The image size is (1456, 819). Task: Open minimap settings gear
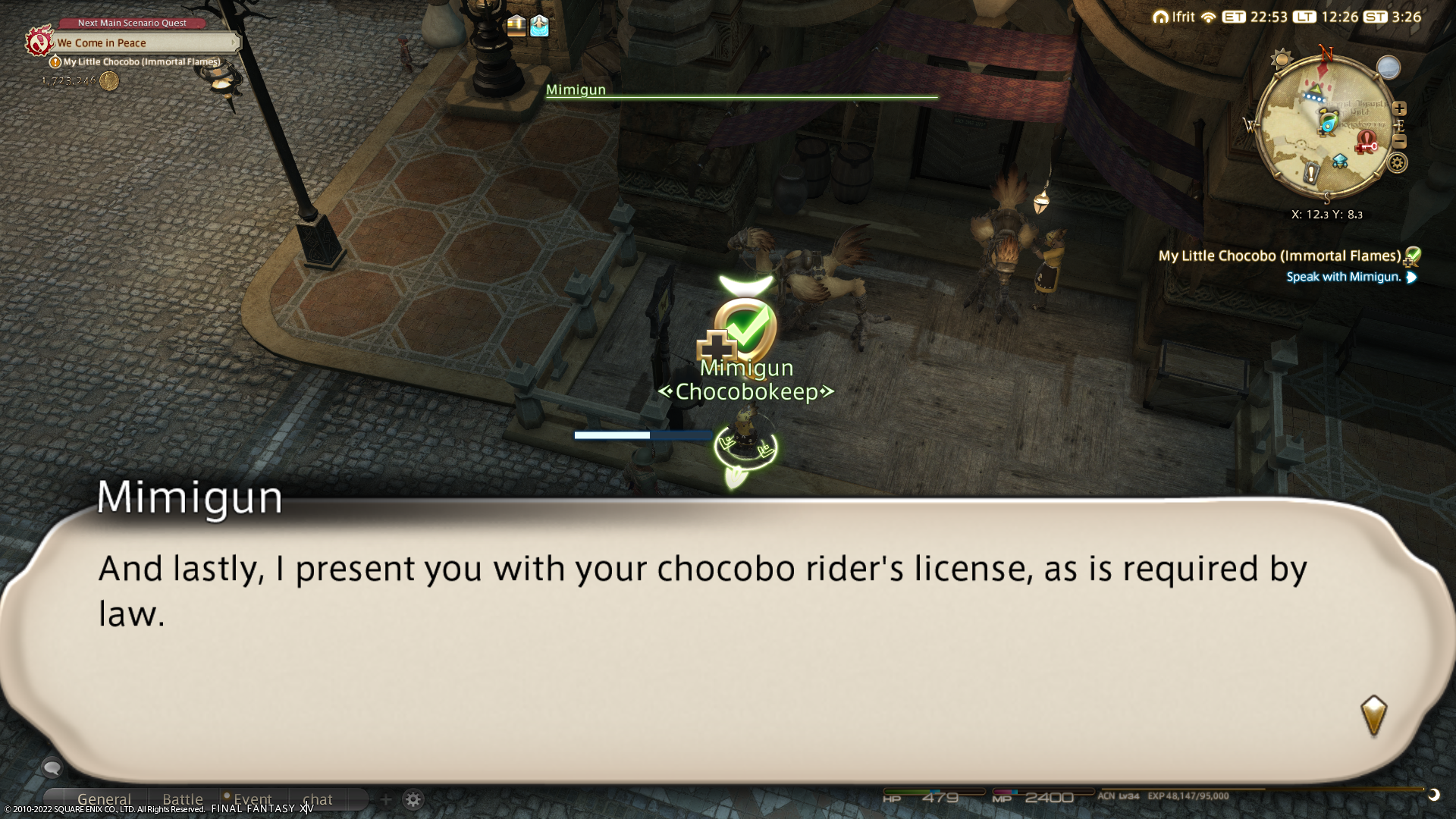click(1398, 162)
